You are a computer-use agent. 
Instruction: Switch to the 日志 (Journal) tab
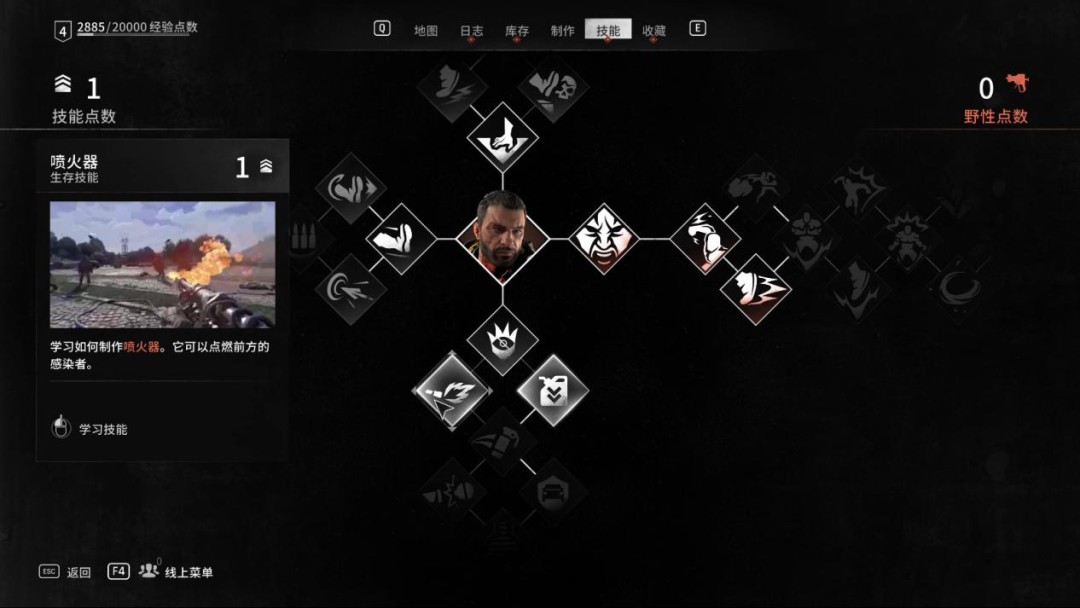pos(471,31)
